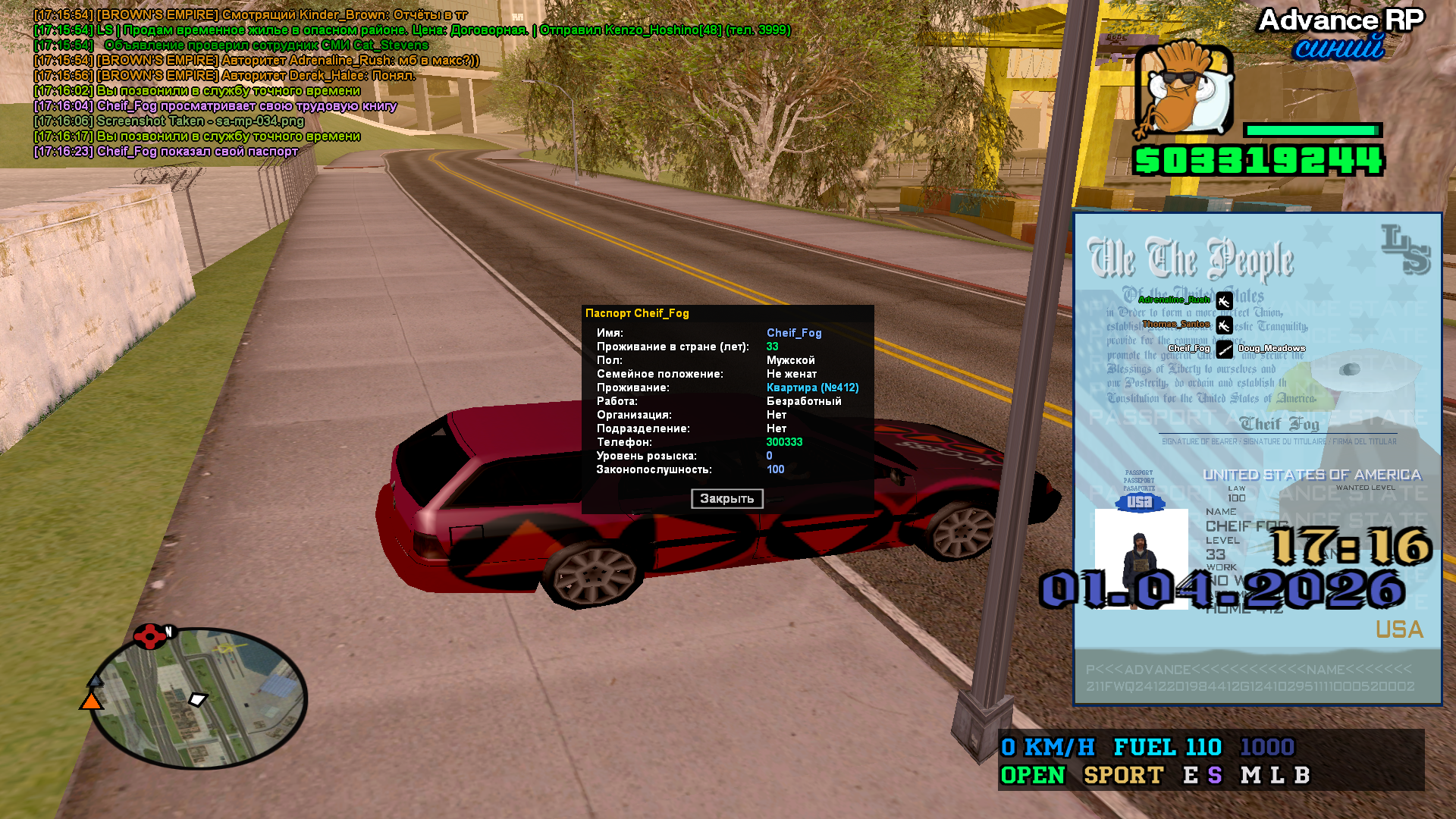Select the passport photo of Cheif_Fog
Image resolution: width=1456 pixels, height=819 pixels.
(1141, 559)
